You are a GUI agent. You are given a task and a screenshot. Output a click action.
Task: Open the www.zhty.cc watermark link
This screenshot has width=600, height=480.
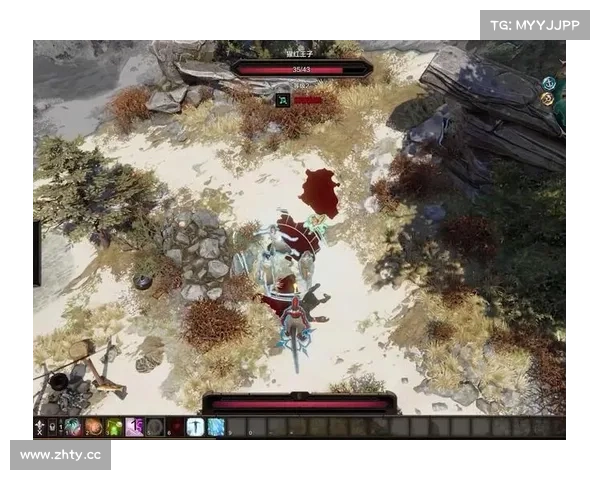60,455
